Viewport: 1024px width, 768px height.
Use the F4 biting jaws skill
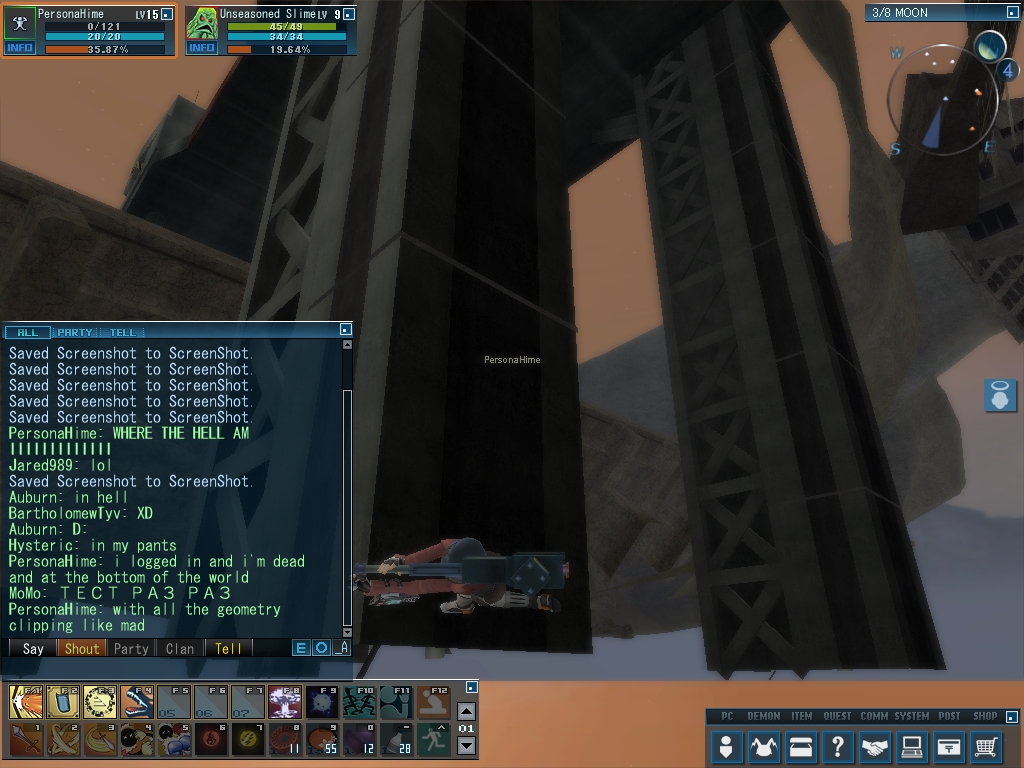pyautogui.click(x=137, y=701)
